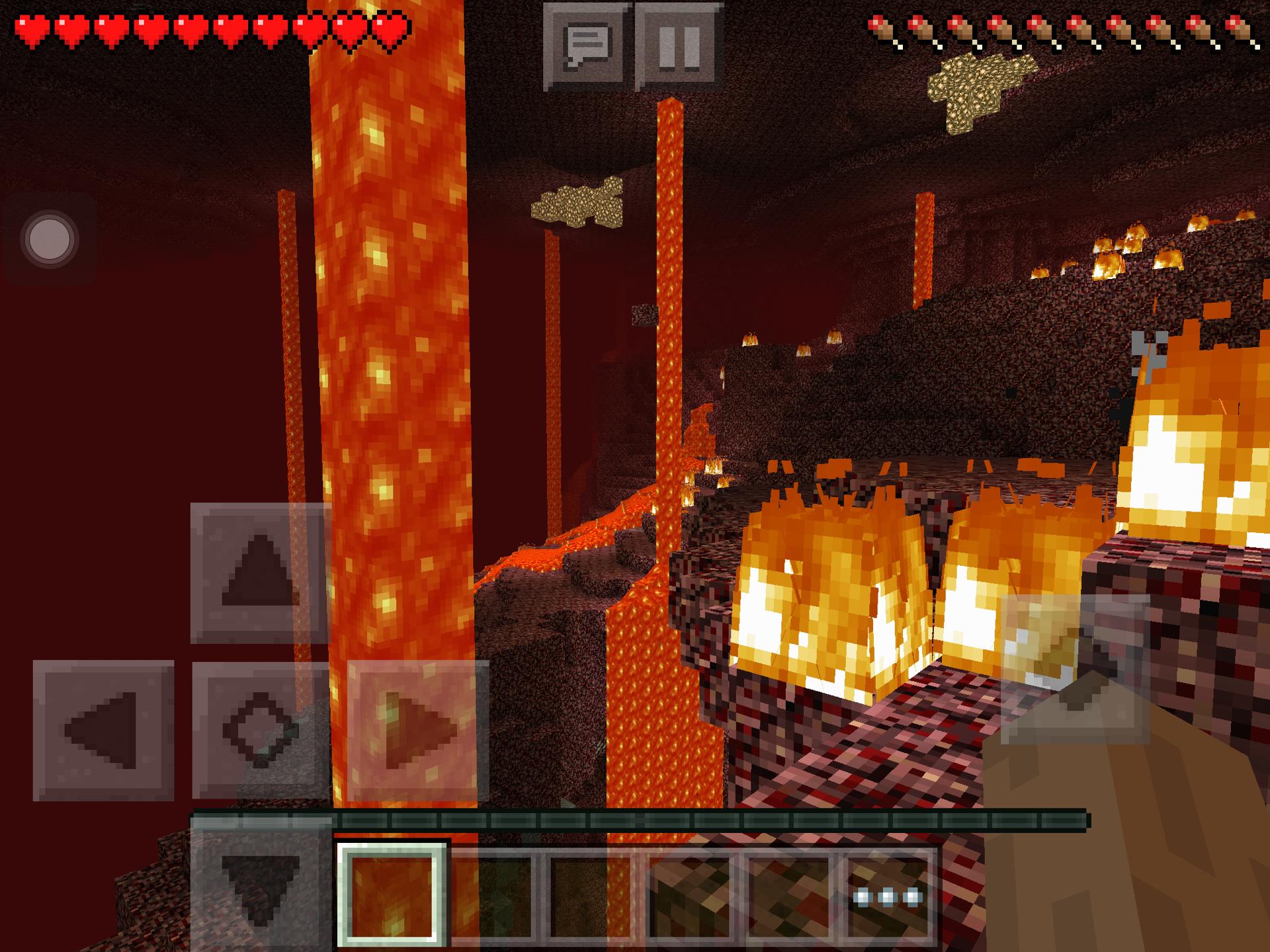Open the inventory via the three-dots button
The width and height of the screenshot is (1270, 952).
point(888,896)
